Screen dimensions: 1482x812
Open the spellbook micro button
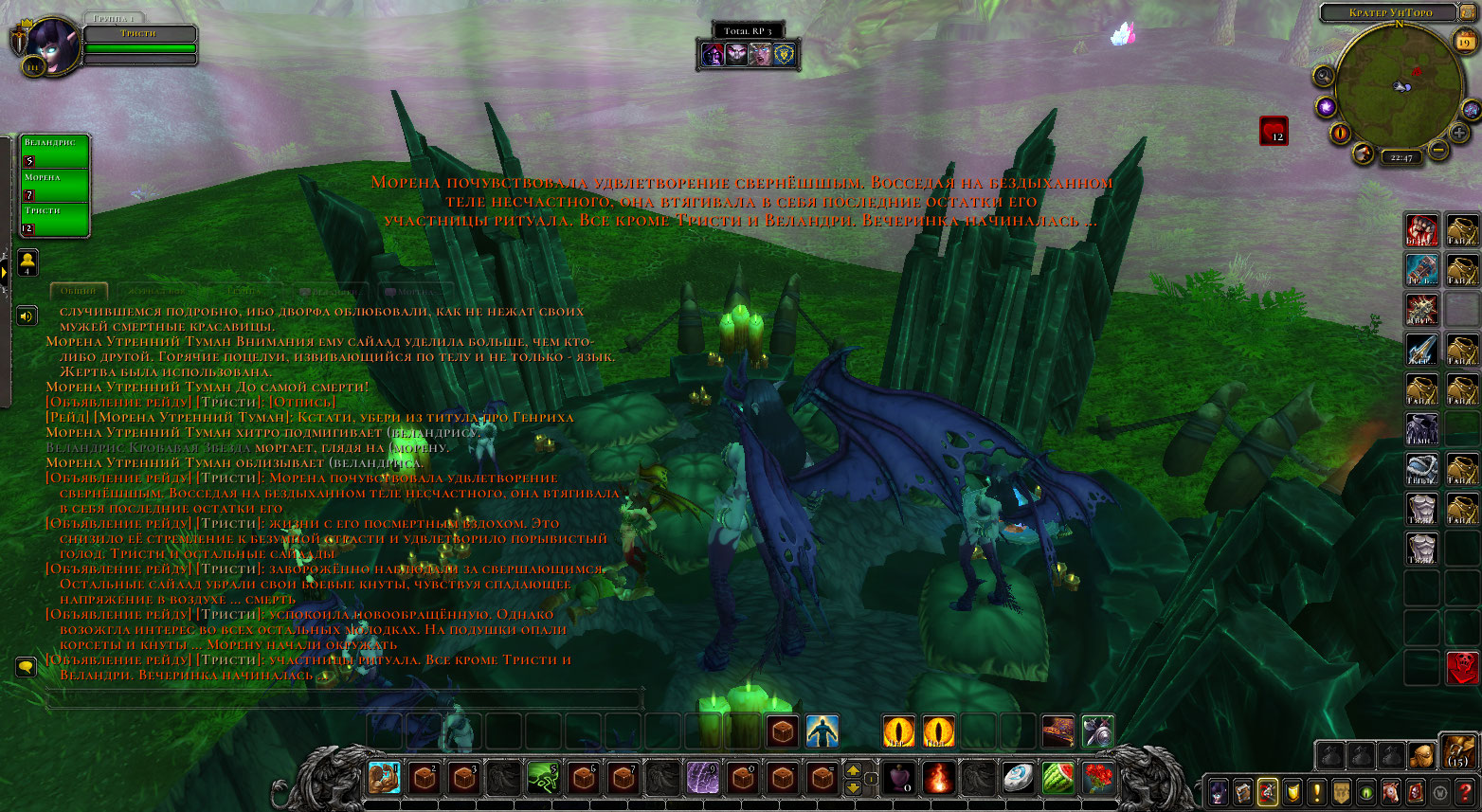(1242, 791)
